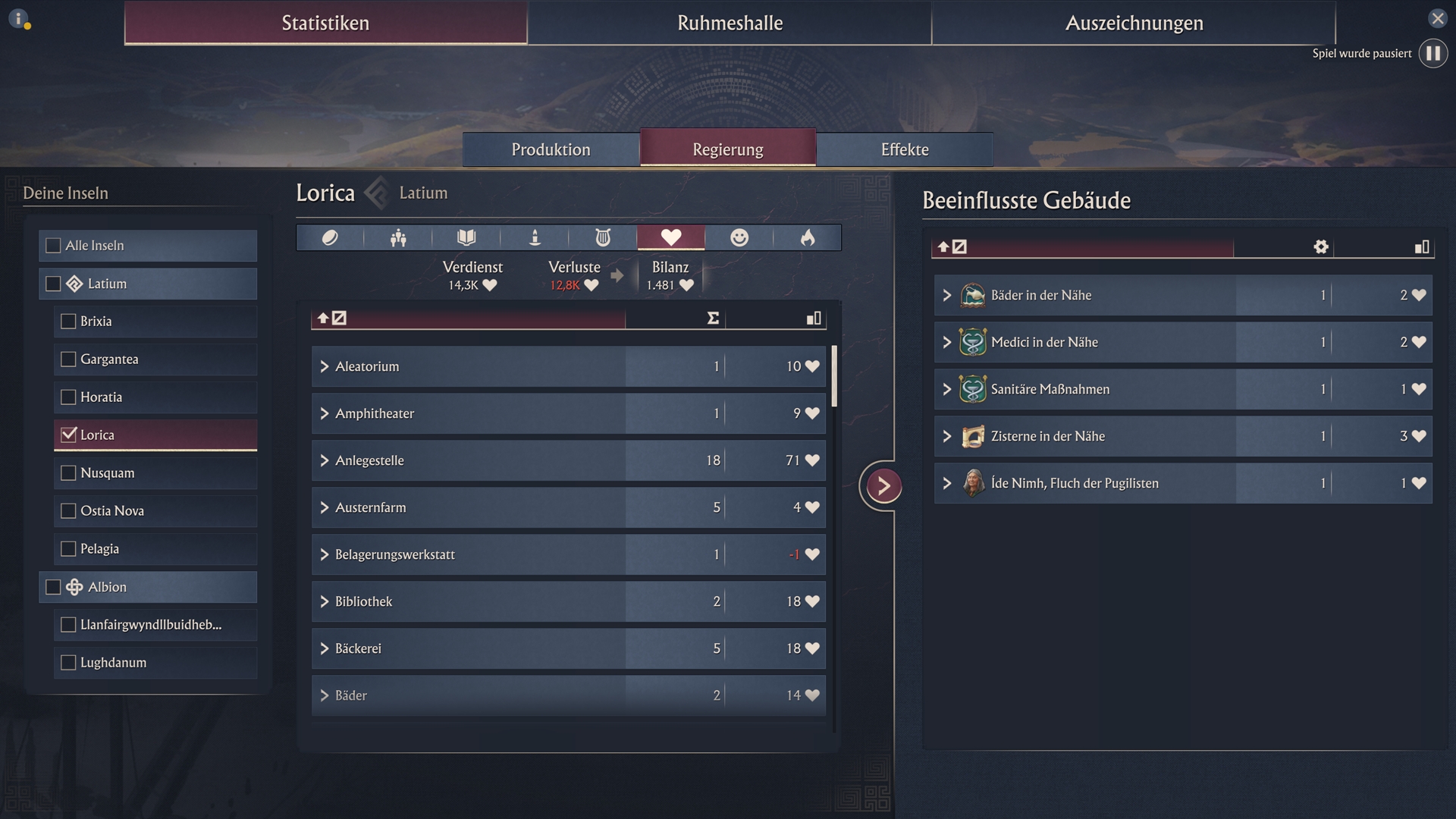Show the Effekte sub-tab
Viewport: 1456px width, 819px height.
tap(904, 149)
